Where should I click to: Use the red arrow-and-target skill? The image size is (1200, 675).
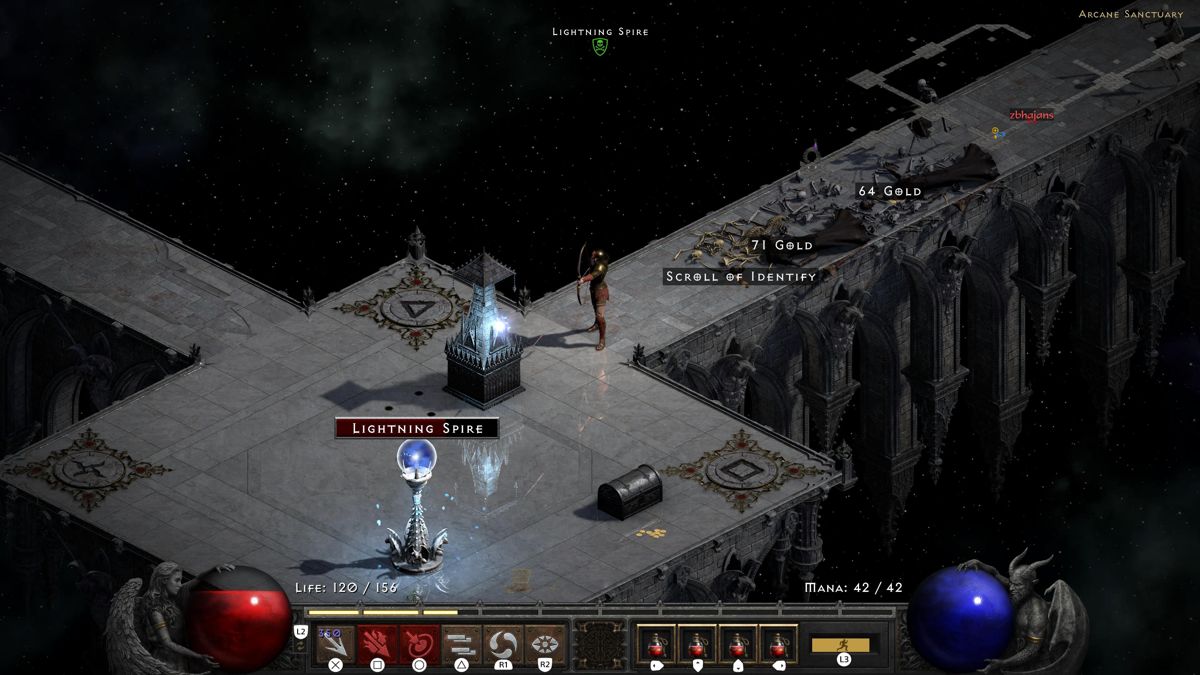point(419,643)
